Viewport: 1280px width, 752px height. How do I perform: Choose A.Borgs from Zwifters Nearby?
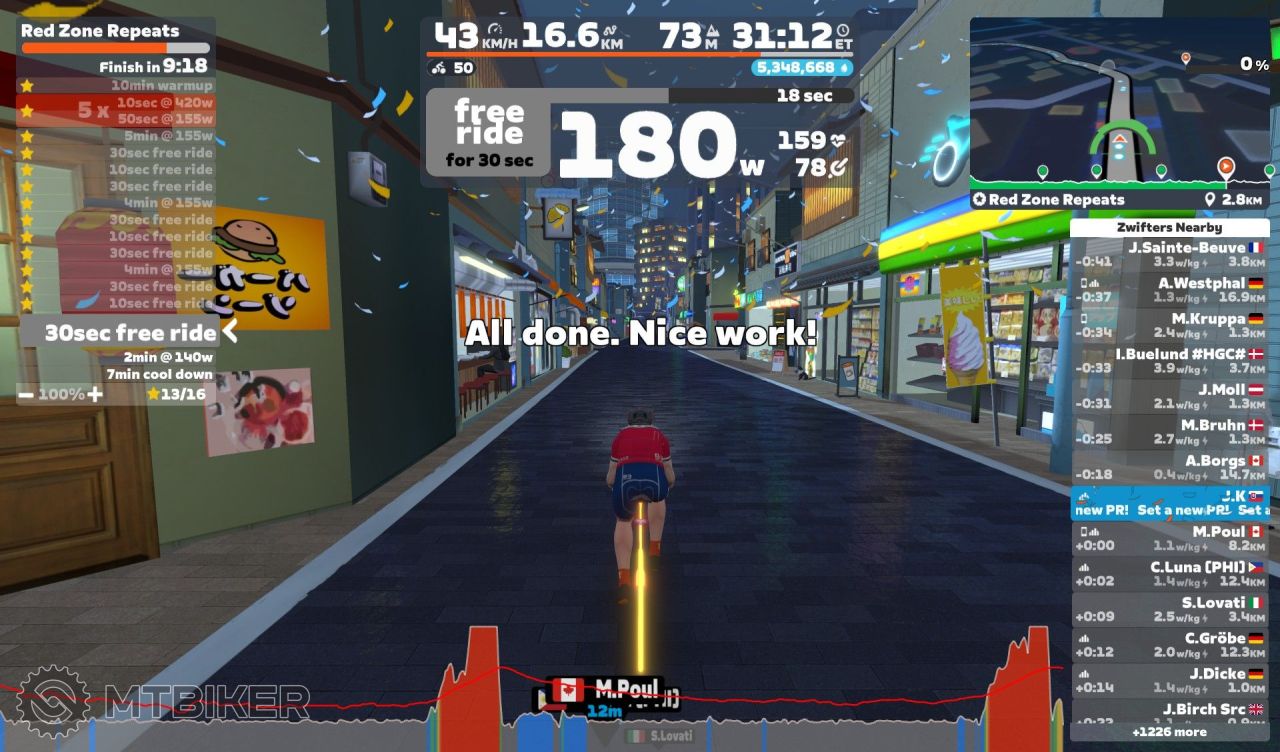1169,468
